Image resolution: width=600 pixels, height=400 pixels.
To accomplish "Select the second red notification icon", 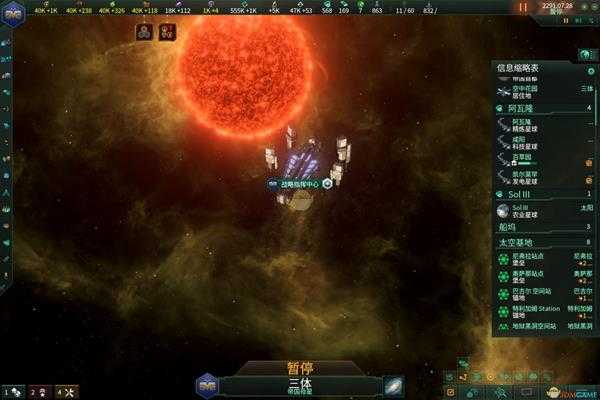I will [x=166, y=33].
